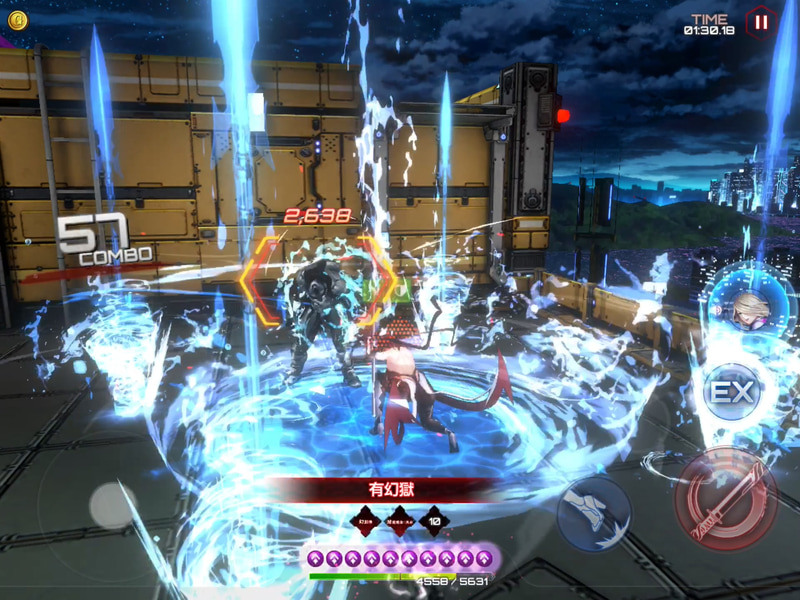The width and height of the screenshot is (800, 600).
Task: Touch the virtual joystick knob
Action: [x=113, y=506]
